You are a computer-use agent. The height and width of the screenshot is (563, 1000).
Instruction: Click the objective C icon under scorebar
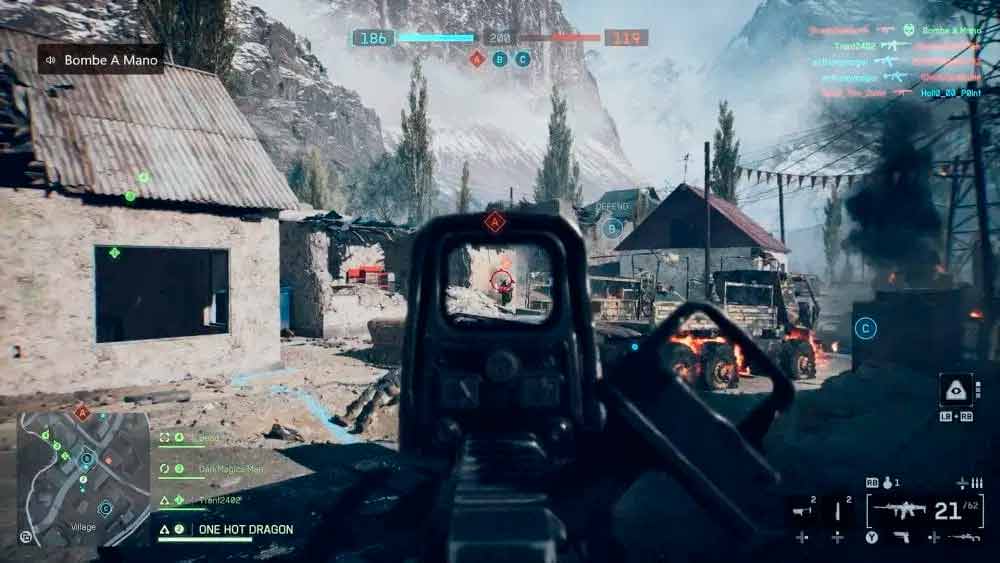522,59
